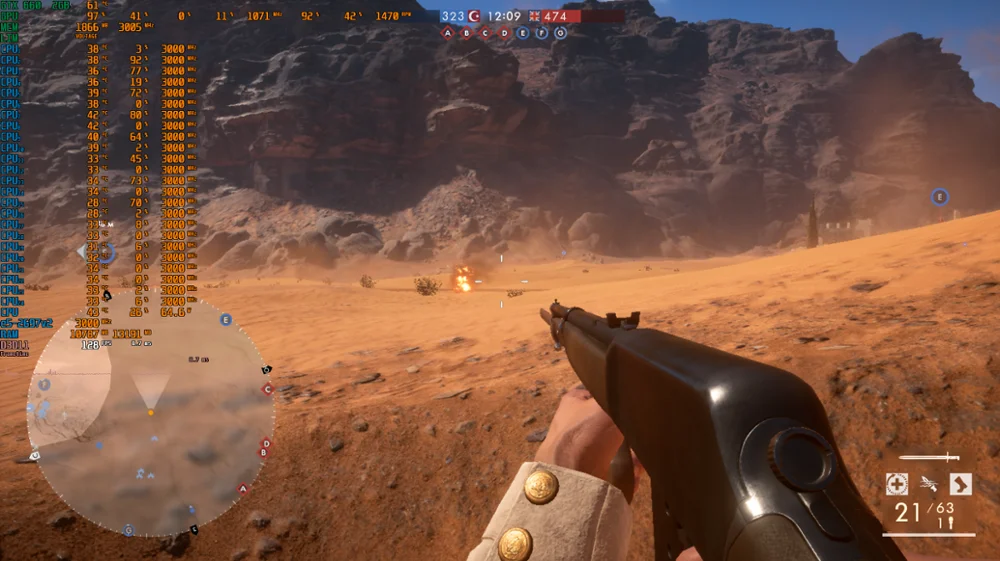Image resolution: width=1000 pixels, height=561 pixels.
Task: Click the rifle grenade gadget icon
Action: point(929,485)
